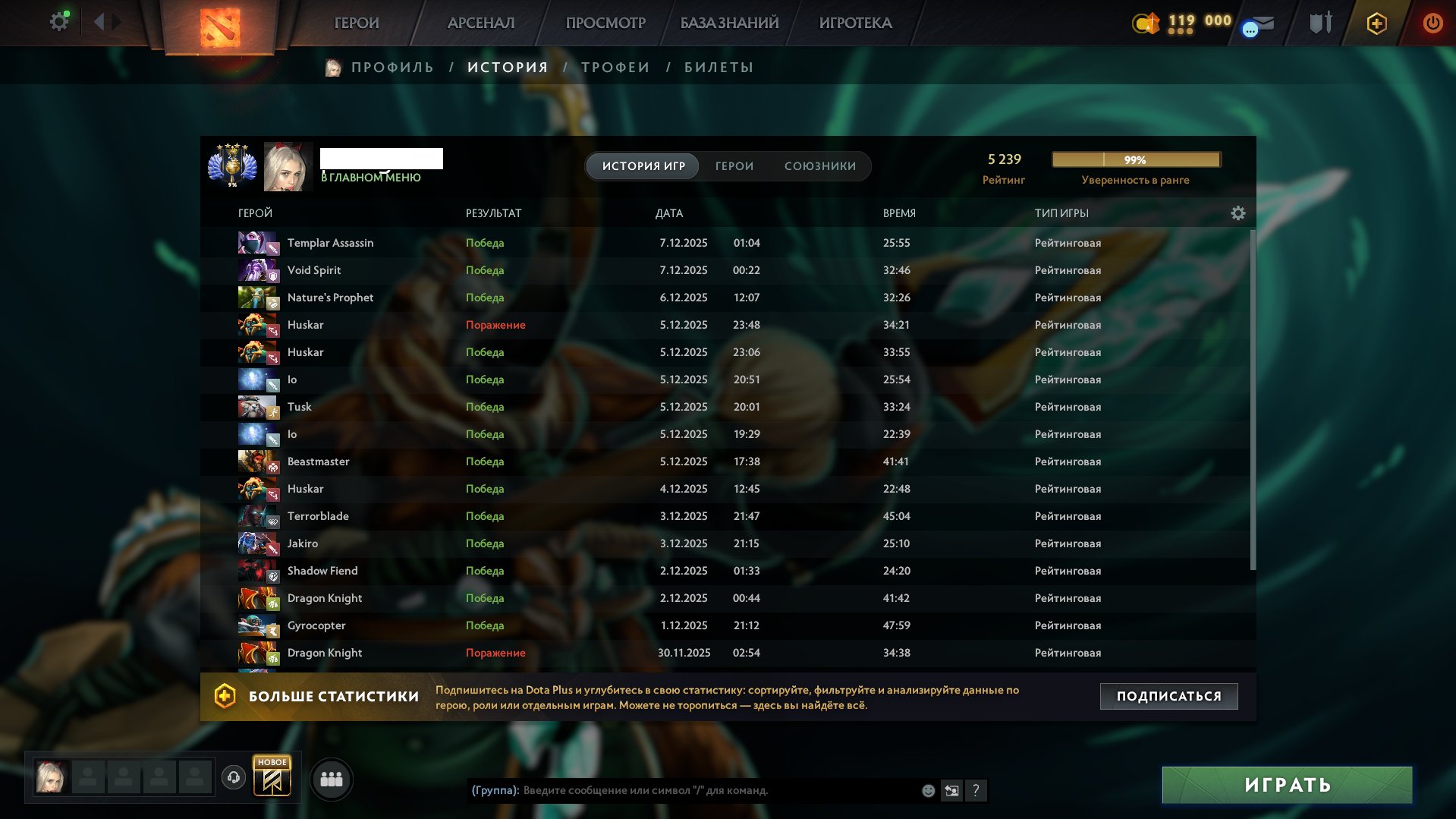Open the emoticon smiley in the chat bar
Screen dimensions: 1456x819
point(927,791)
